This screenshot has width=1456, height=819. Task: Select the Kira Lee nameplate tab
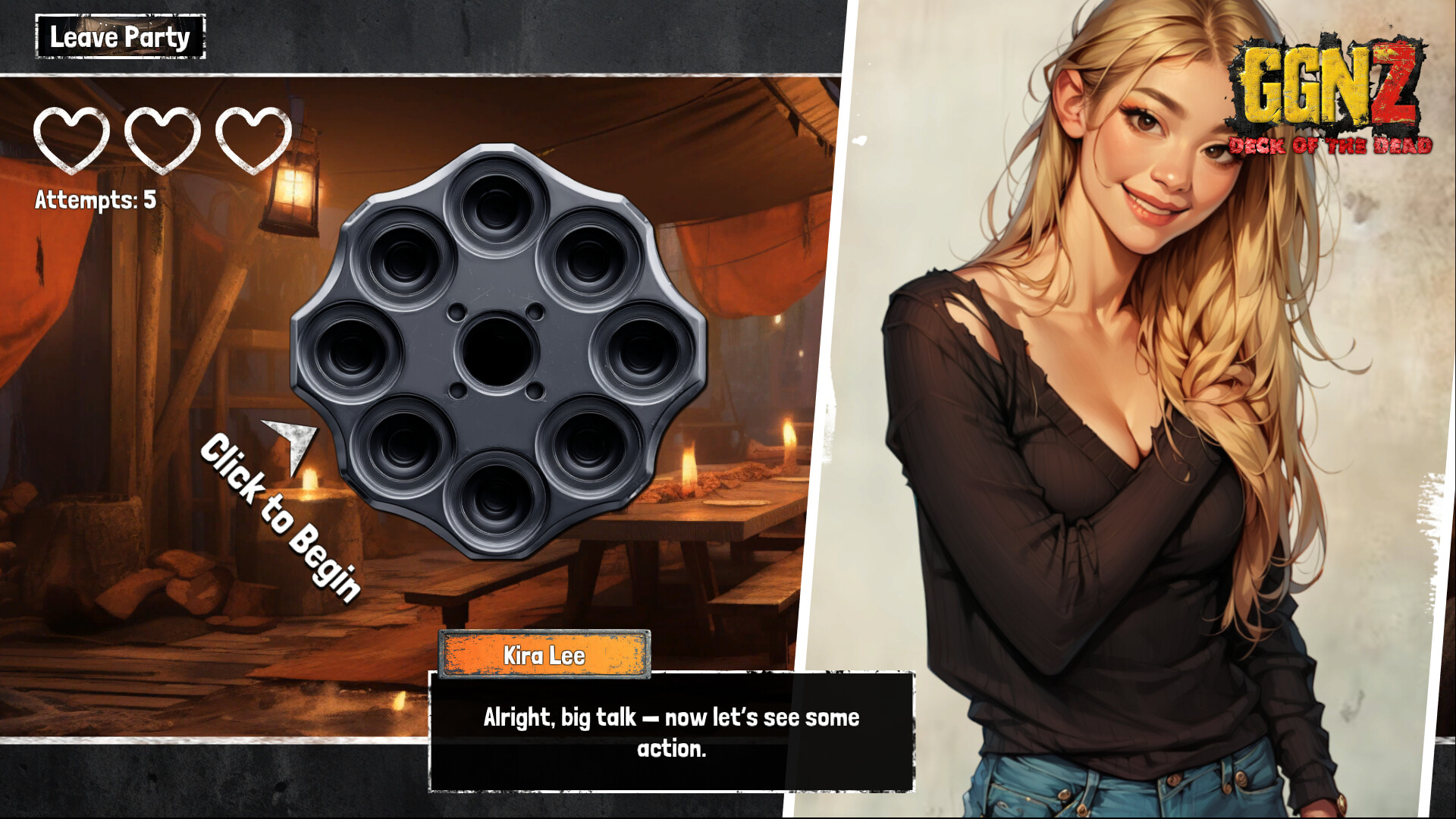(544, 657)
